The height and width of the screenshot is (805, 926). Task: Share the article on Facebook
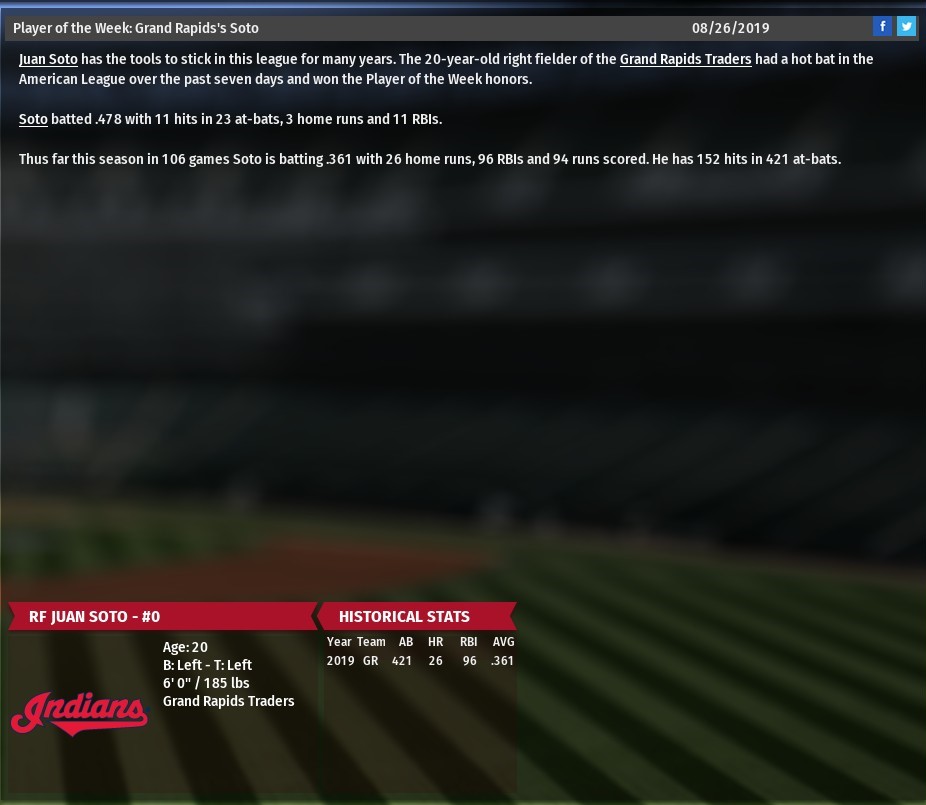tap(883, 27)
